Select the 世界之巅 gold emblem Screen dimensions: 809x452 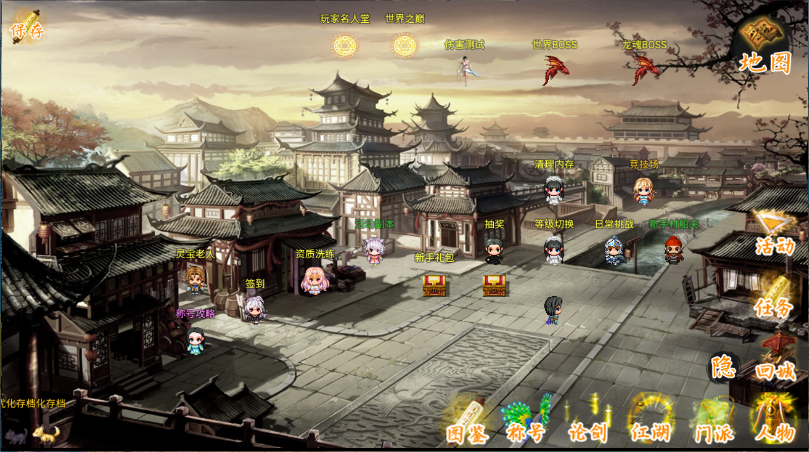[404, 46]
